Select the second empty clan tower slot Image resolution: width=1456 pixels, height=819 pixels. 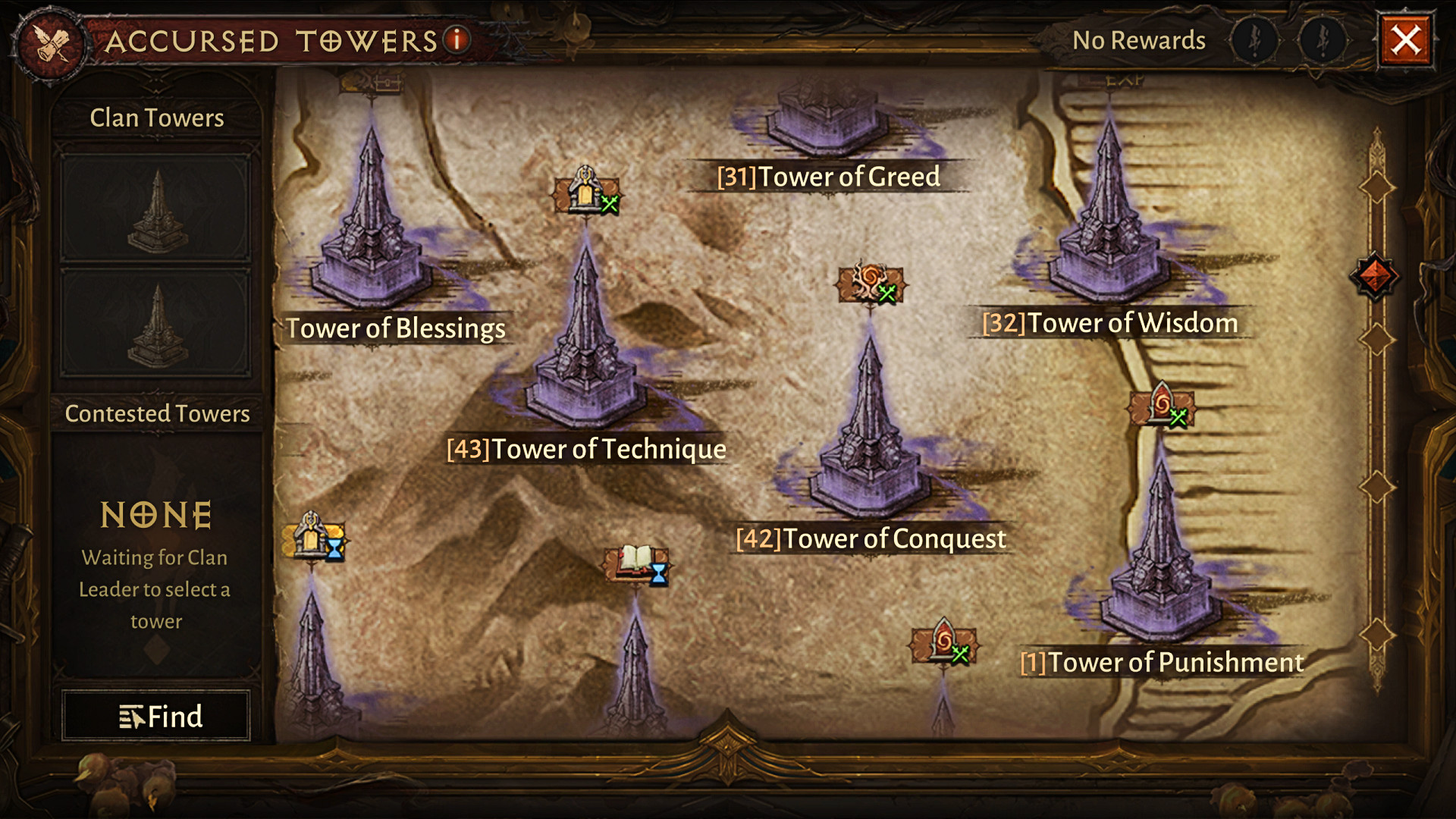click(x=156, y=322)
